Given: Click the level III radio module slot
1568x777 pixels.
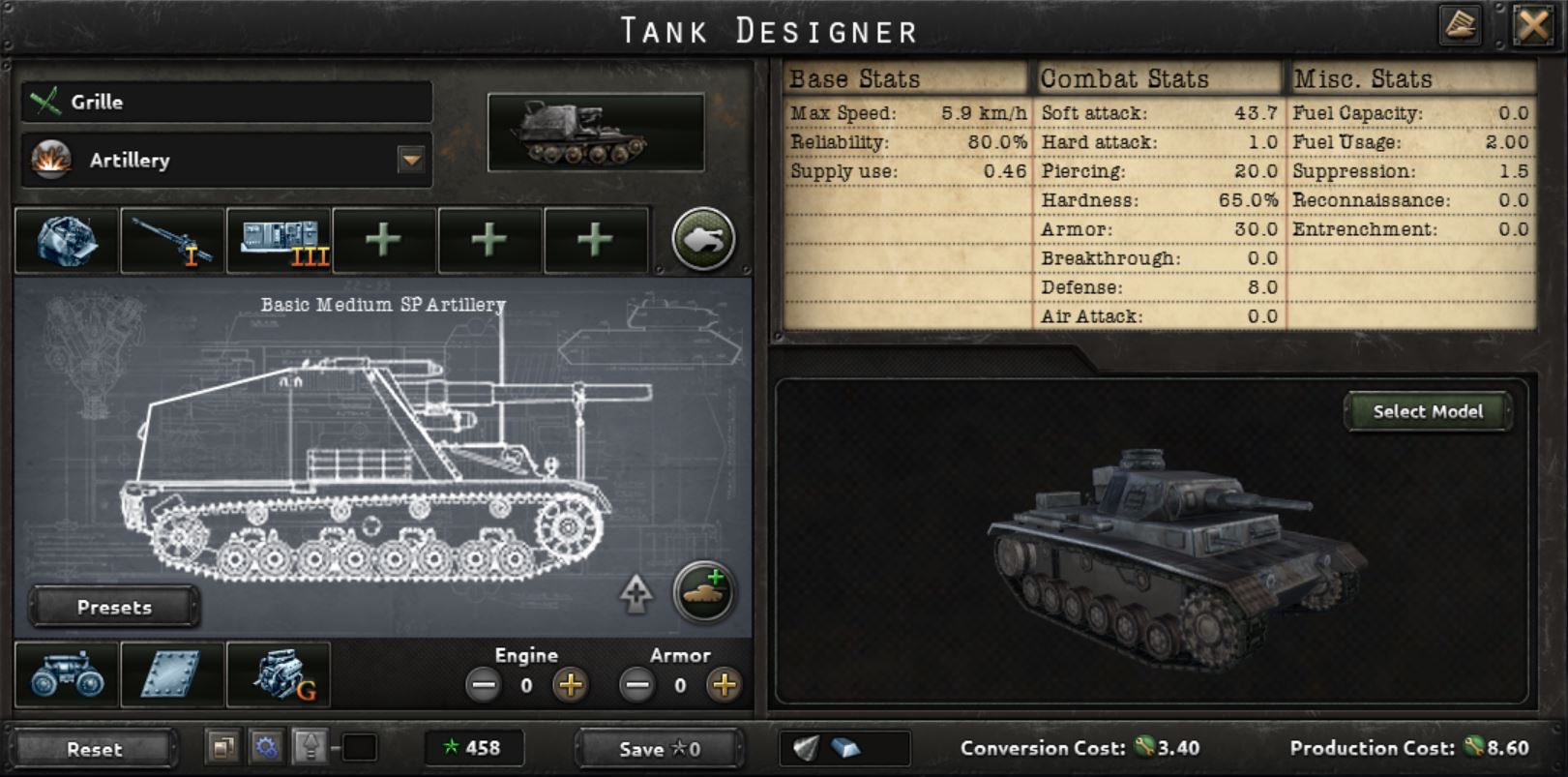Looking at the screenshot, I should tap(278, 239).
